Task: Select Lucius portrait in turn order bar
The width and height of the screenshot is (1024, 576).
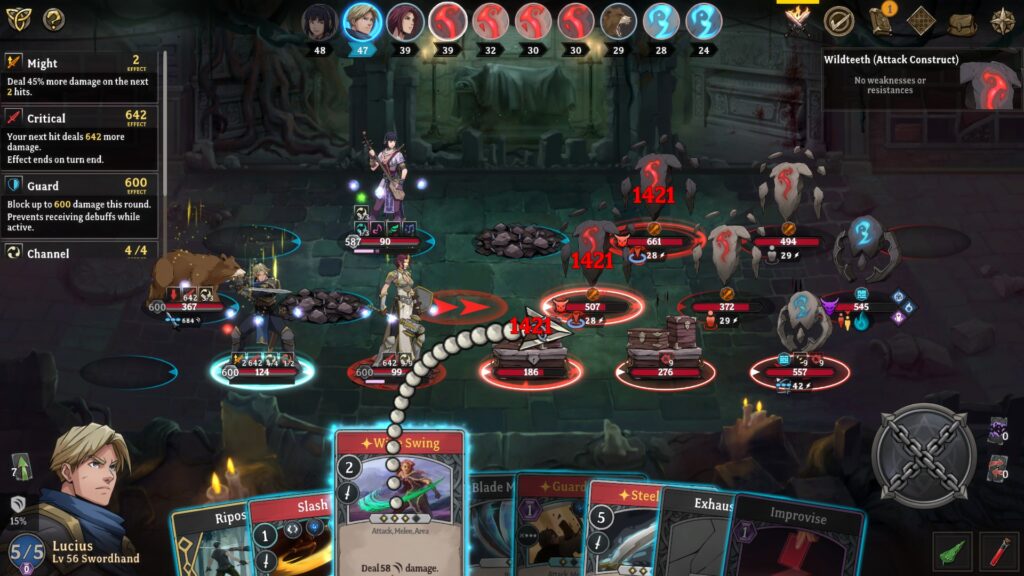Action: click(x=361, y=22)
